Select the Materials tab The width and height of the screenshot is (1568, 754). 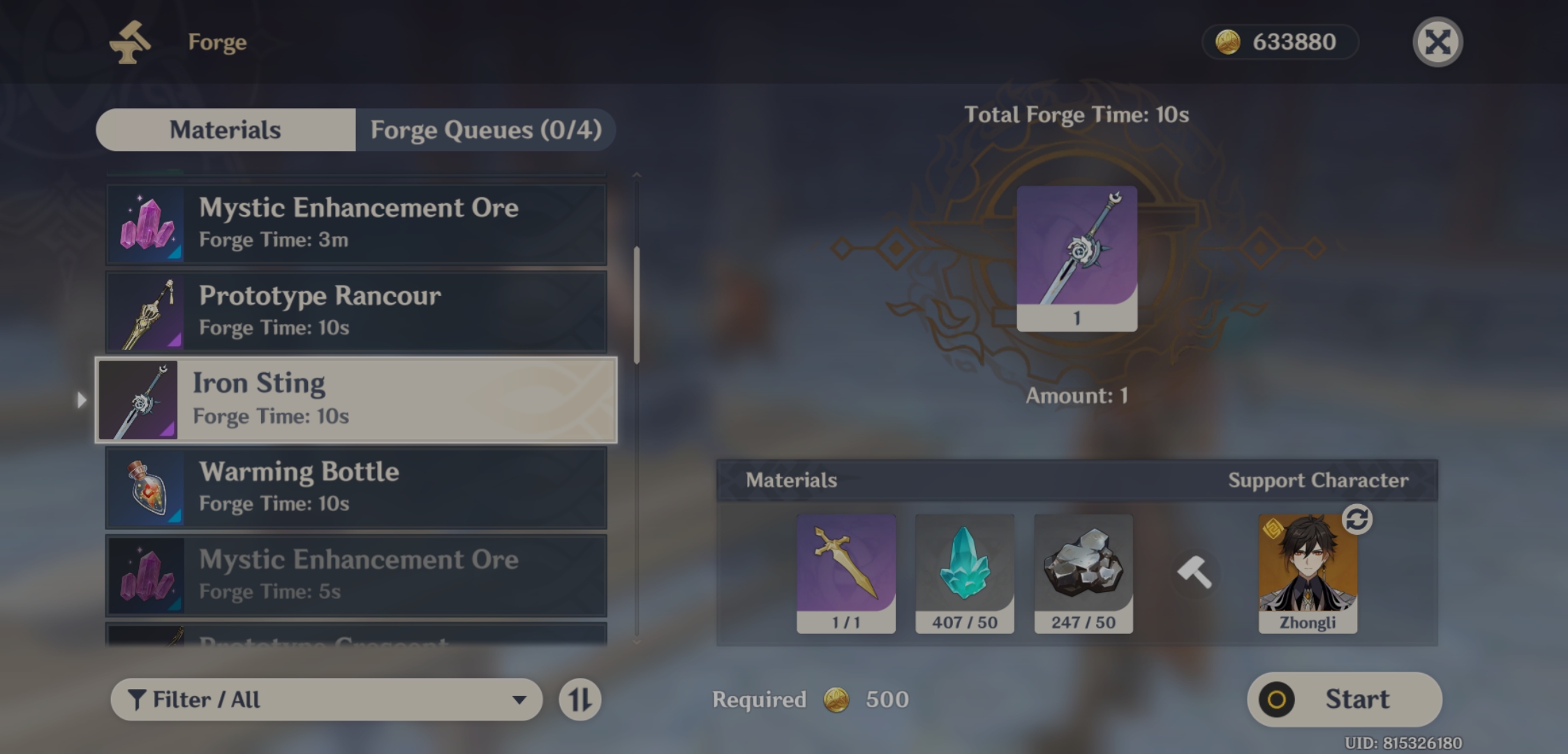click(x=225, y=130)
